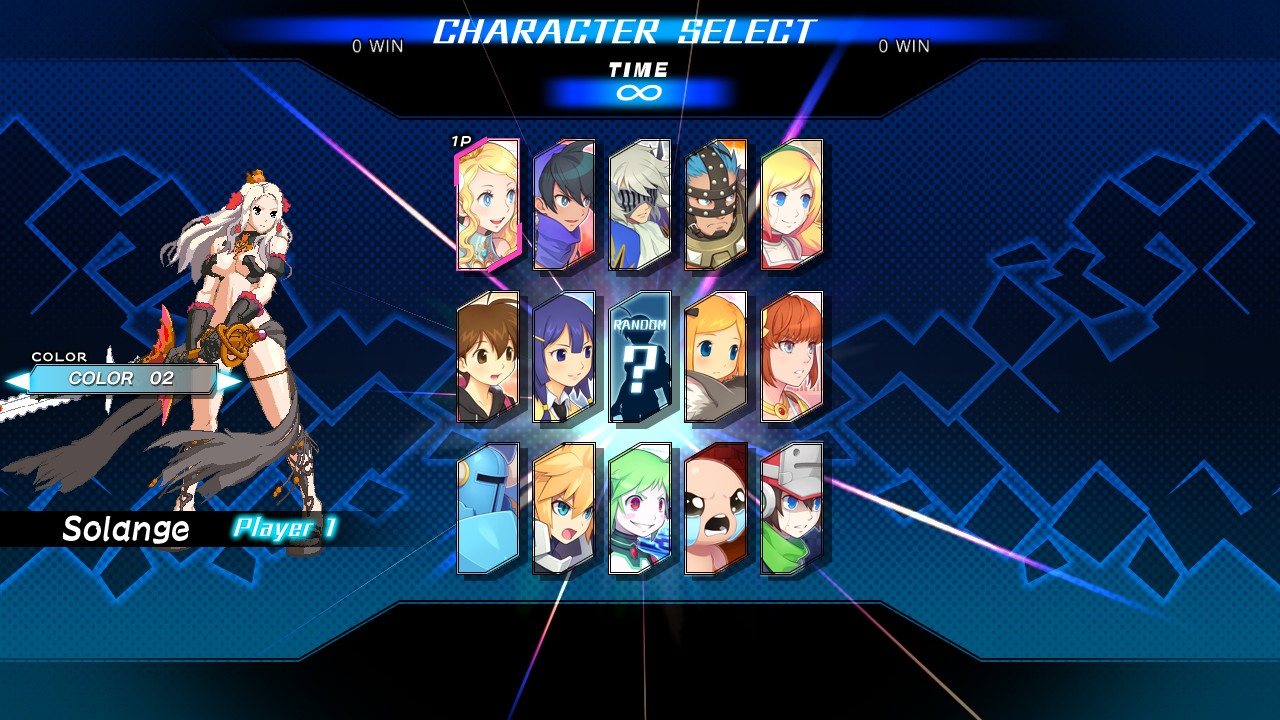
Task: Choose the blonde girl in red hood
Action: point(792,205)
